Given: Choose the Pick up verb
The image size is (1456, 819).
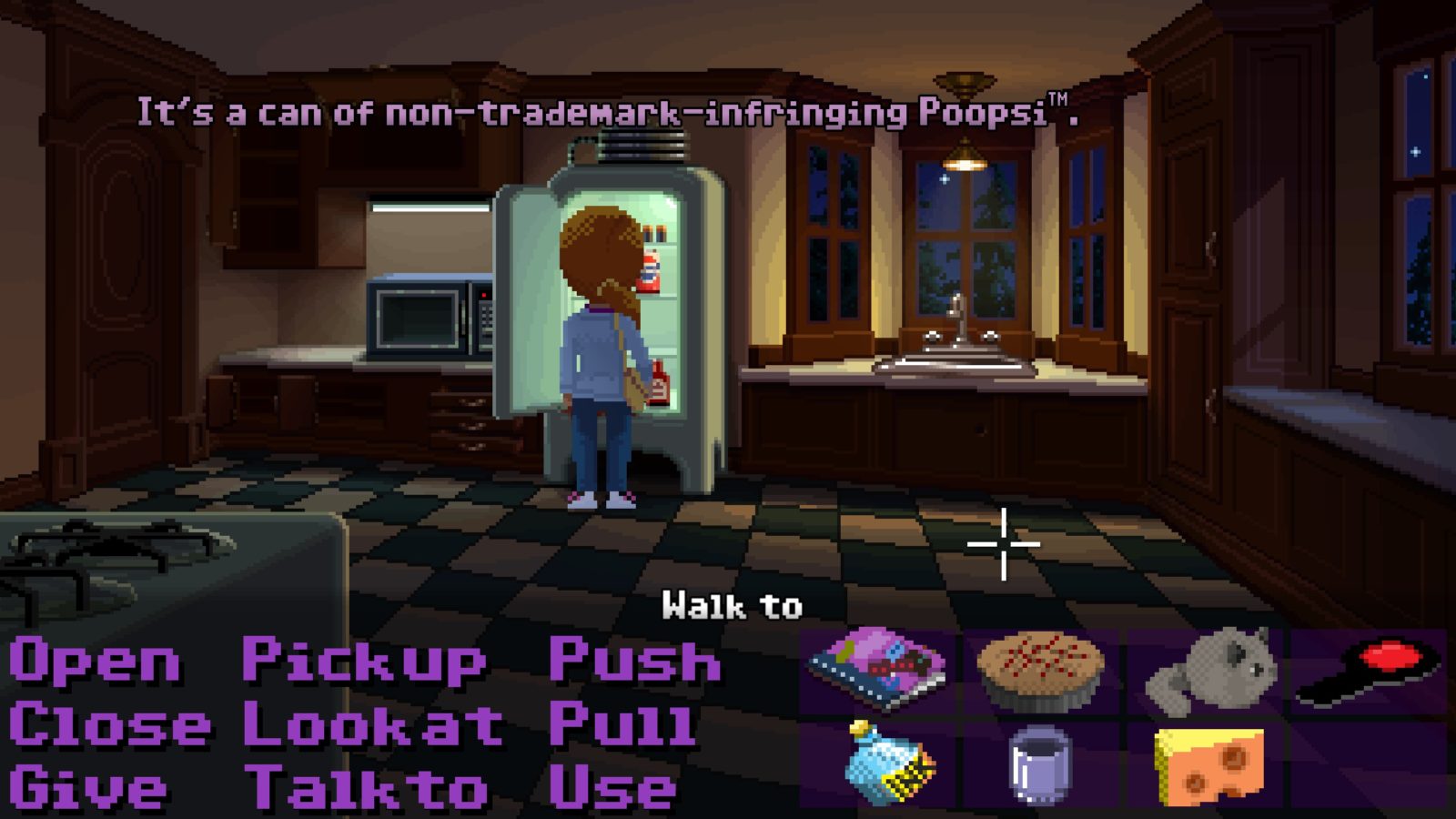Looking at the screenshot, I should point(364,662).
